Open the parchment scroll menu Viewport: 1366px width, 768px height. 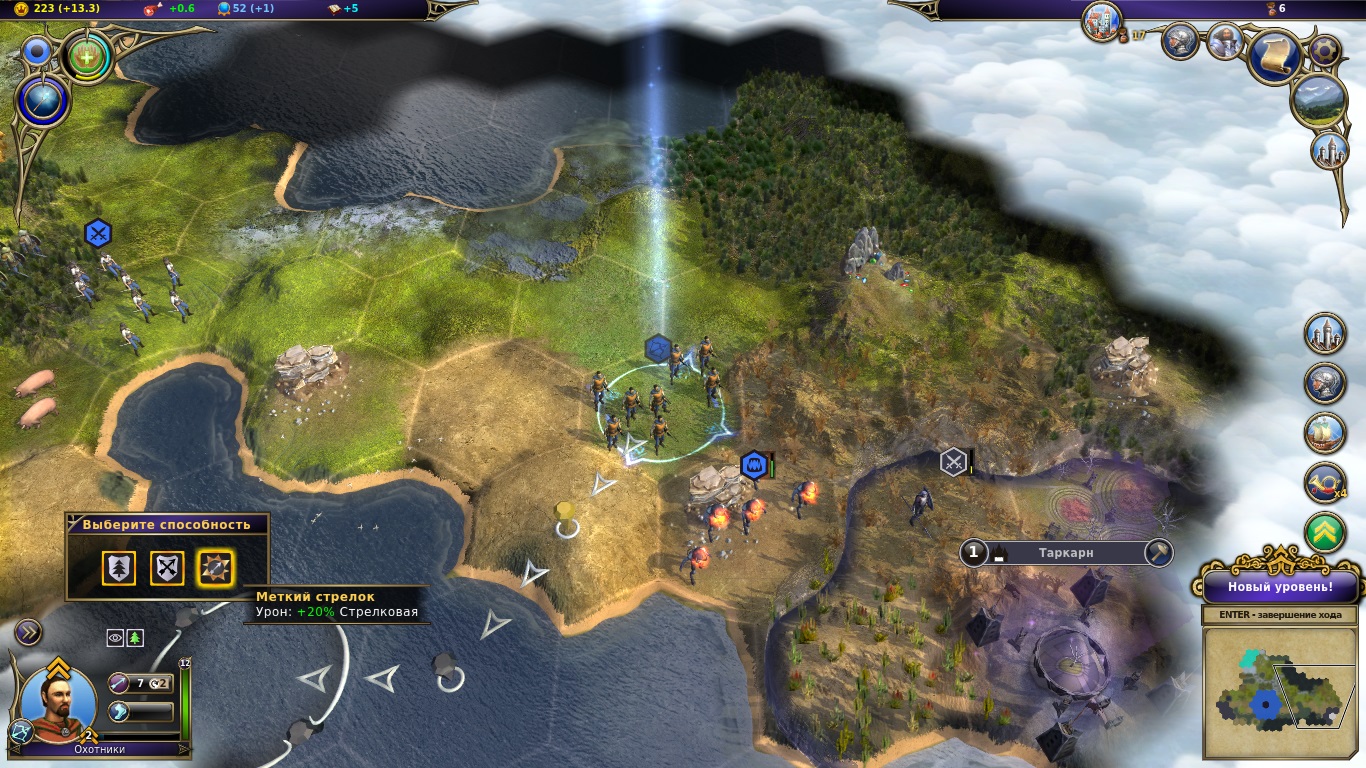tap(1275, 56)
